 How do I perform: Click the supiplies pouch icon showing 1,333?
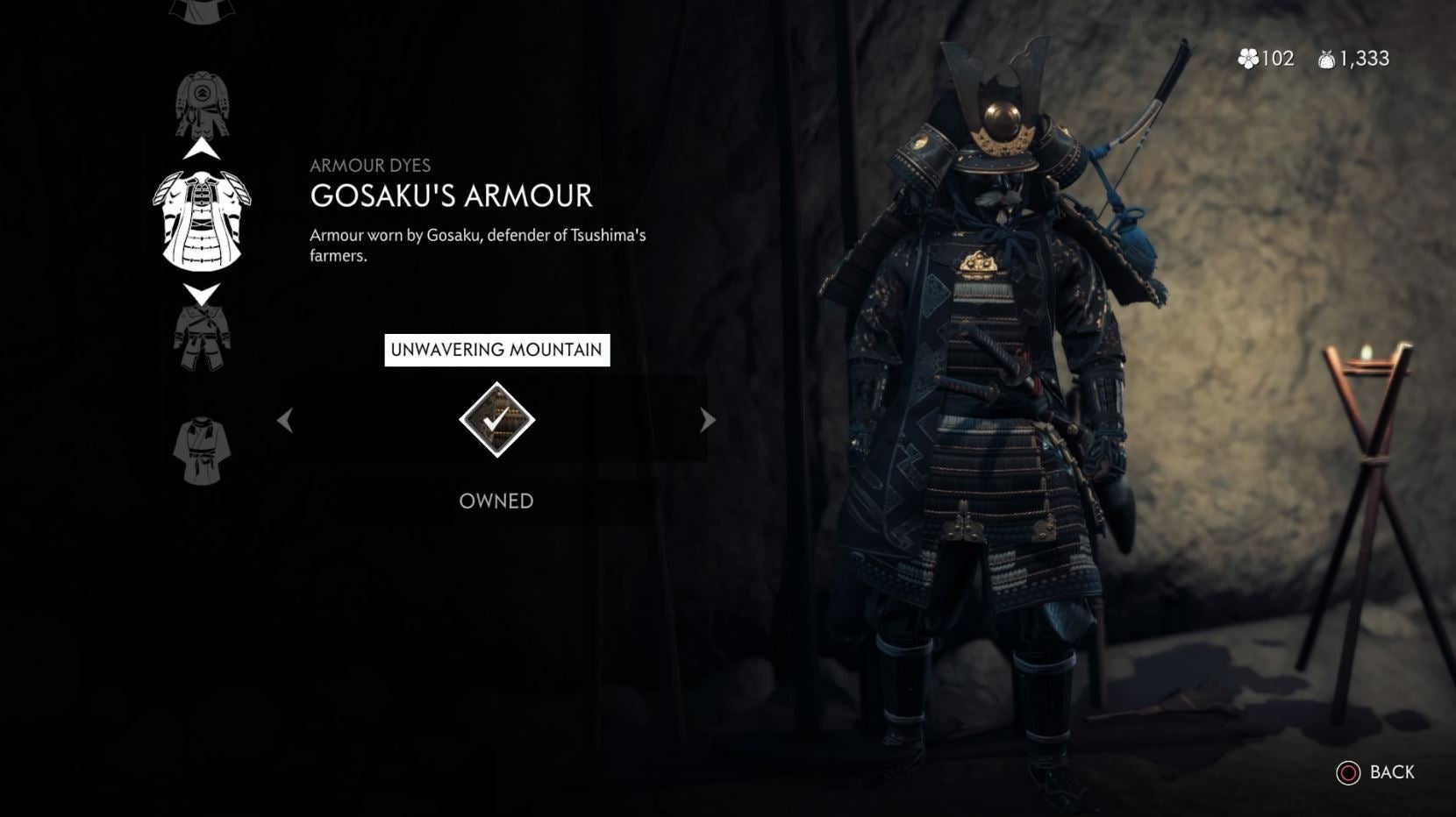click(x=1326, y=60)
